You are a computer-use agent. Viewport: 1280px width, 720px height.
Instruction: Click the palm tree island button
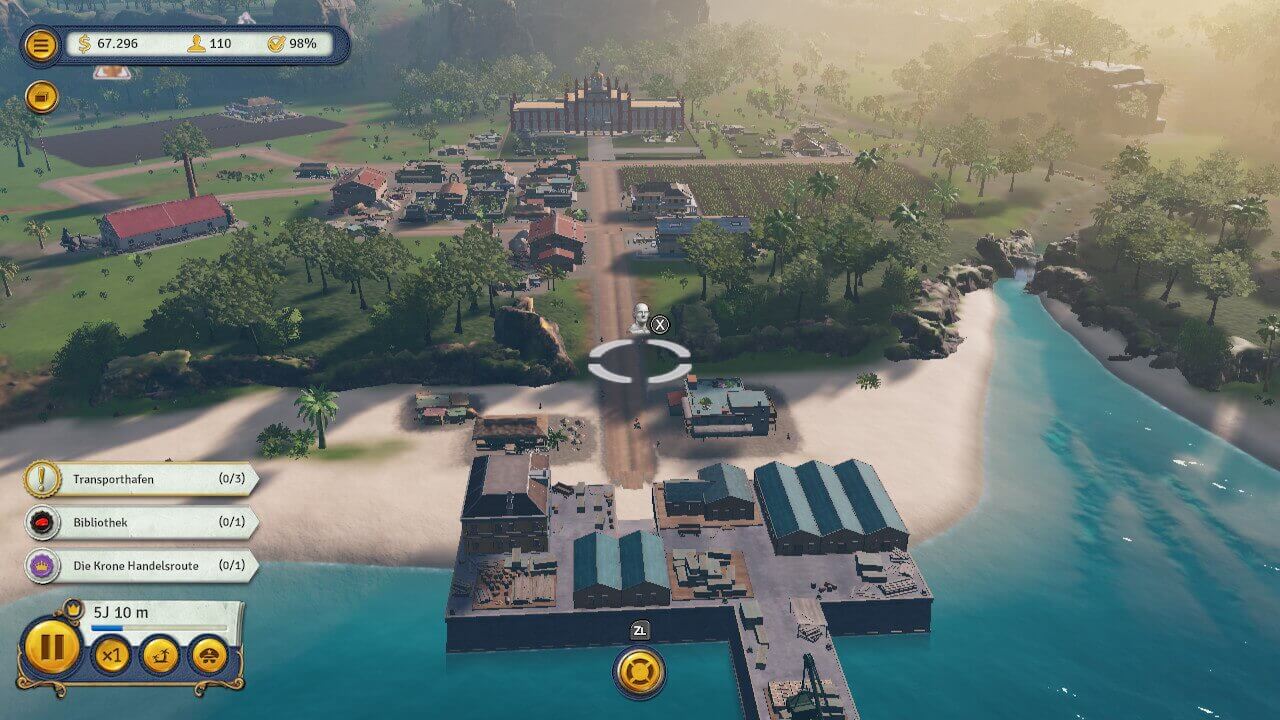160,656
